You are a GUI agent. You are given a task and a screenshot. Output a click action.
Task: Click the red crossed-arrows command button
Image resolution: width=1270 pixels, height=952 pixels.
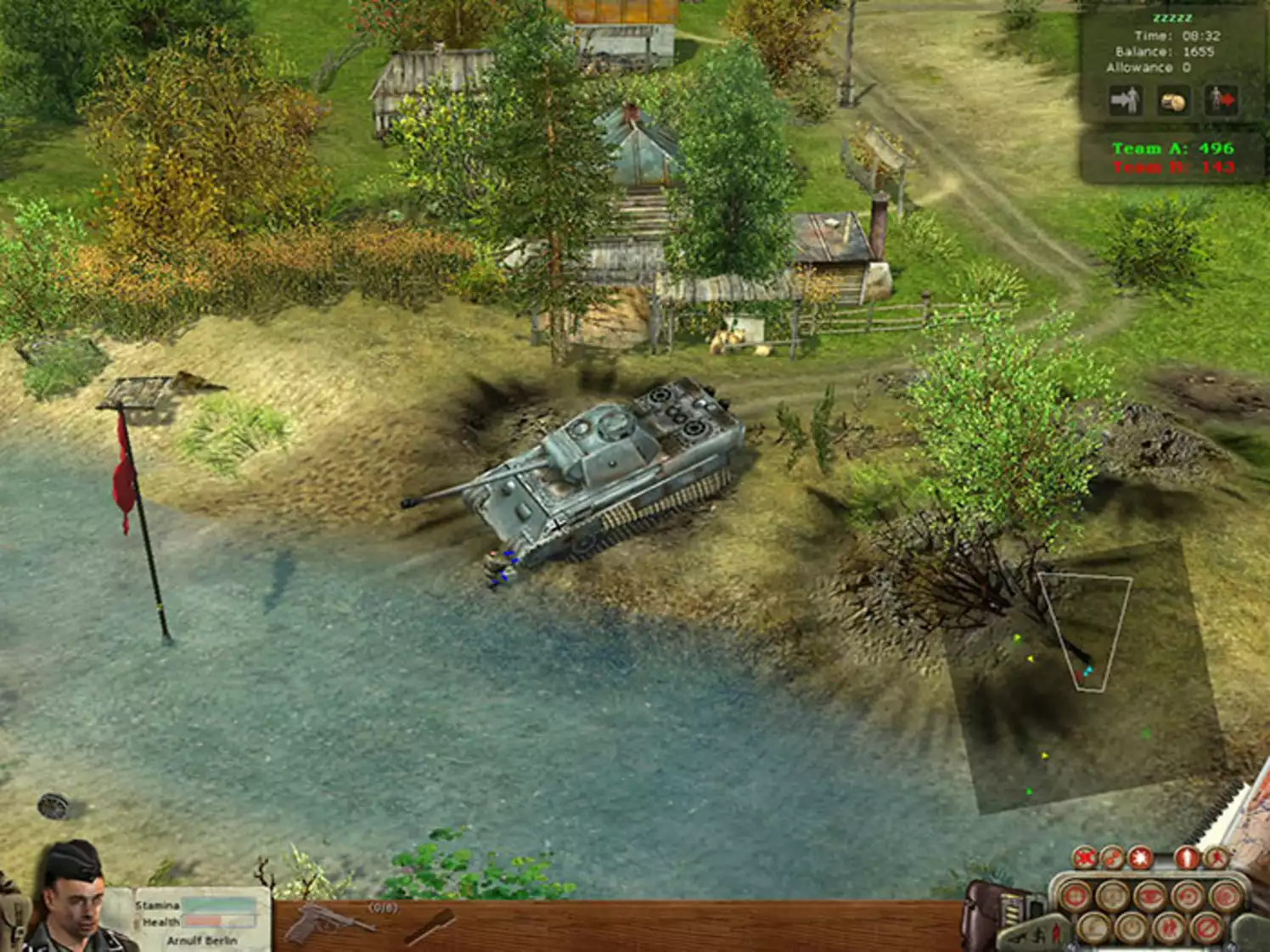[1084, 859]
